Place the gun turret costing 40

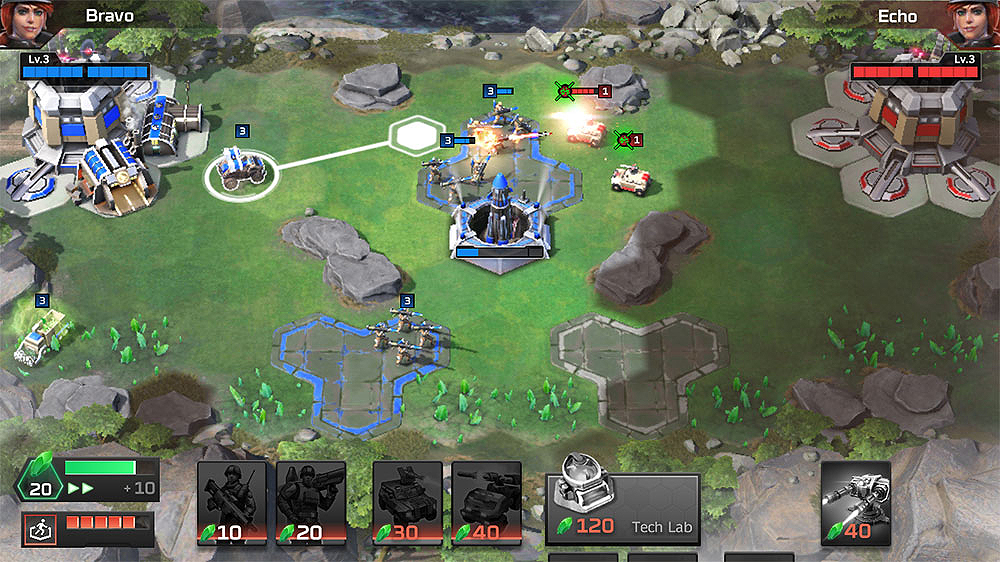(x=856, y=502)
